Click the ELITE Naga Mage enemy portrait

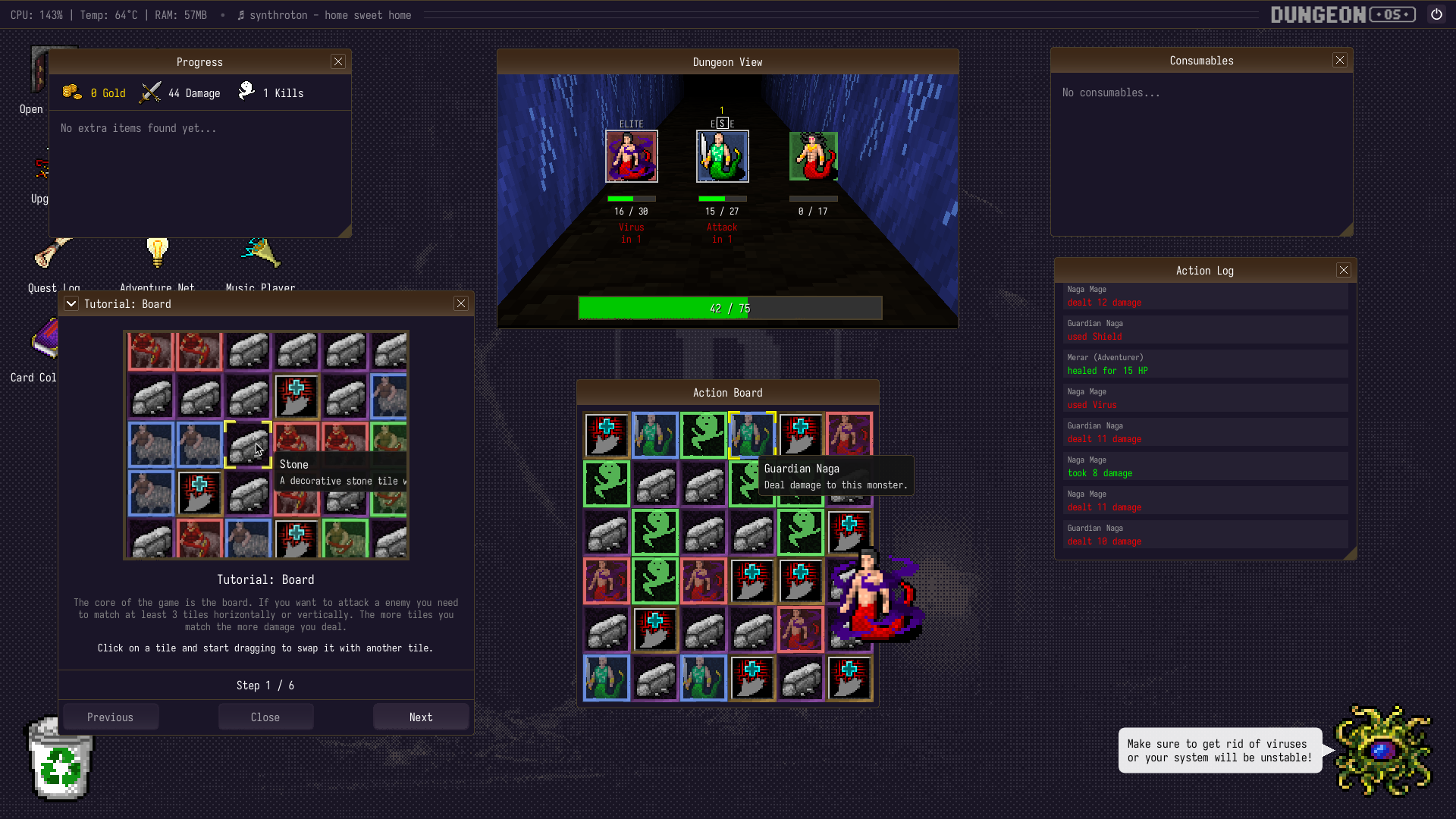(632, 156)
